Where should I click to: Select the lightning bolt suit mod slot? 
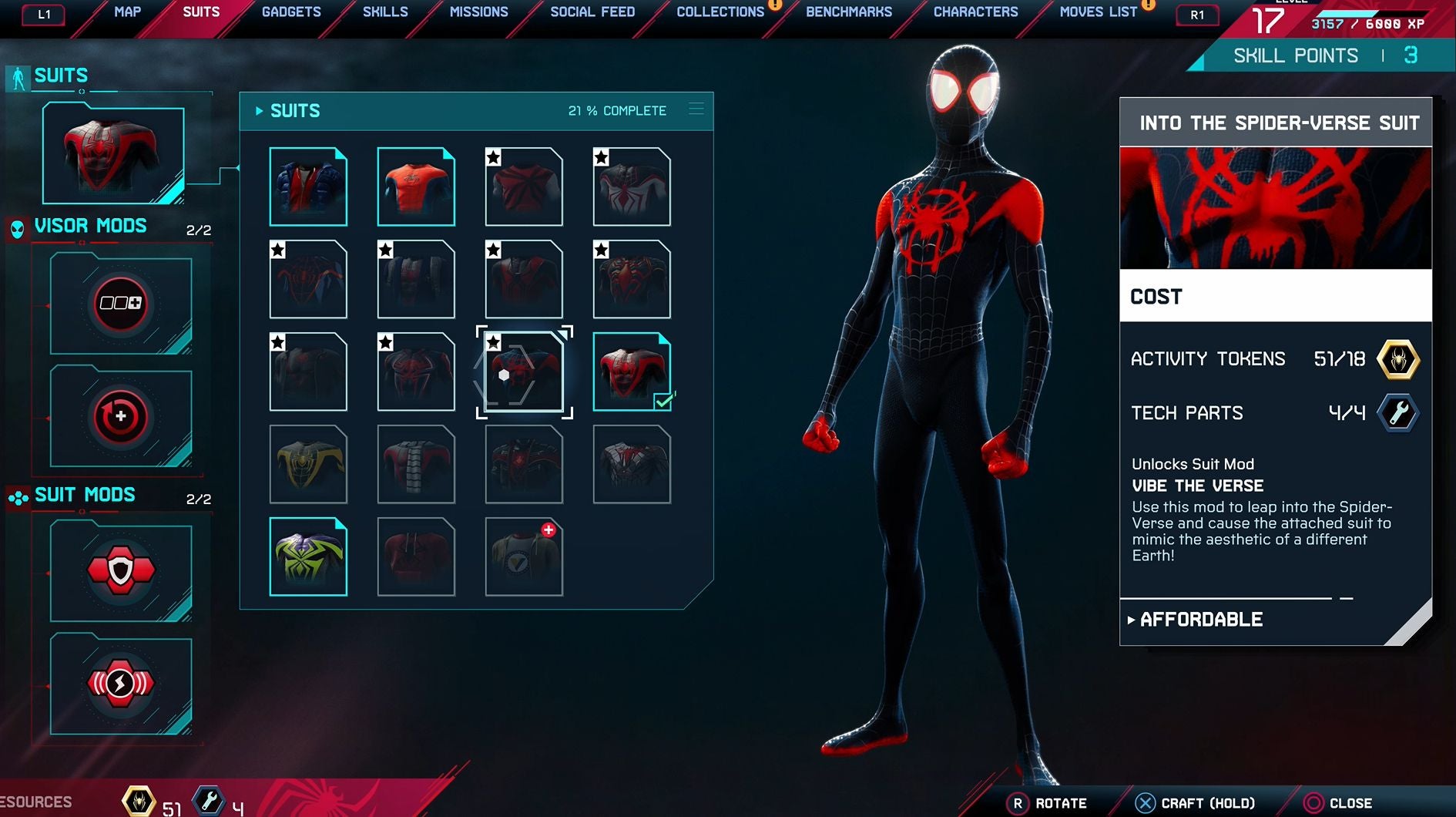(x=121, y=684)
